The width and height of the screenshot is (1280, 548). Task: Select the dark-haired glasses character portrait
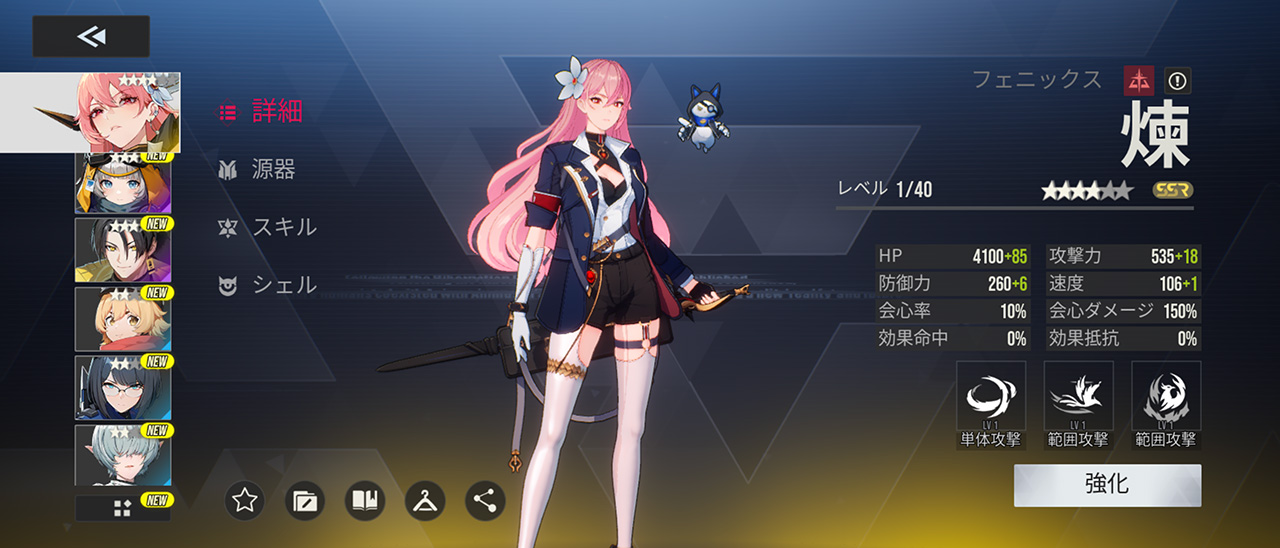pos(122,387)
